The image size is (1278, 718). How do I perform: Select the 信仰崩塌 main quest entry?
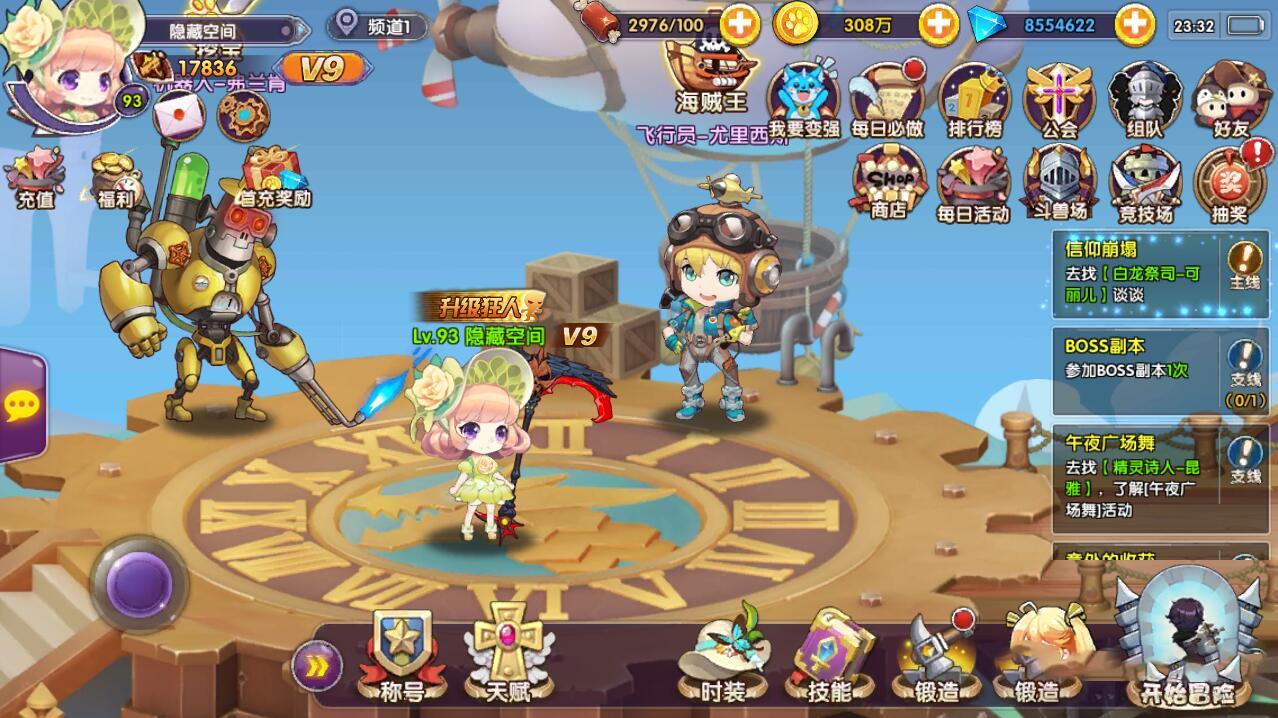(1139, 271)
